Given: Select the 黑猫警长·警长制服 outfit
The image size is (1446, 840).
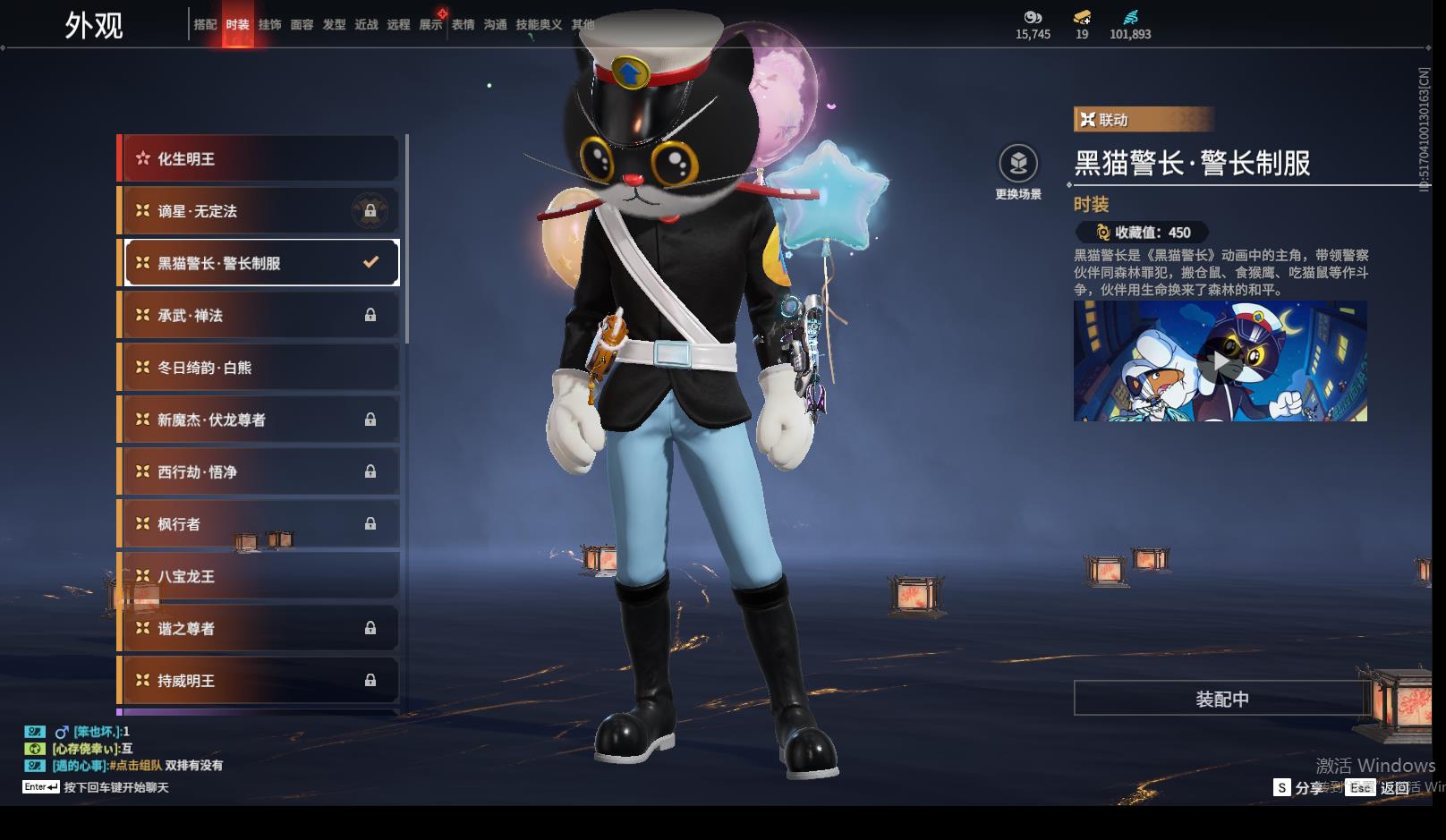Looking at the screenshot, I should click(x=259, y=263).
